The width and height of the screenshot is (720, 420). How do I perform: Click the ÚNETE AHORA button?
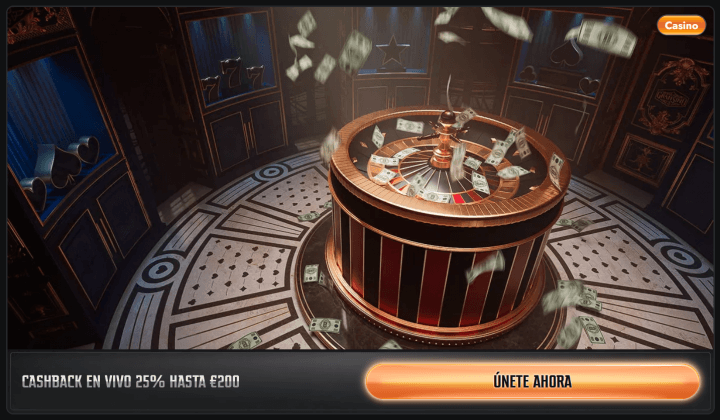click(x=532, y=382)
